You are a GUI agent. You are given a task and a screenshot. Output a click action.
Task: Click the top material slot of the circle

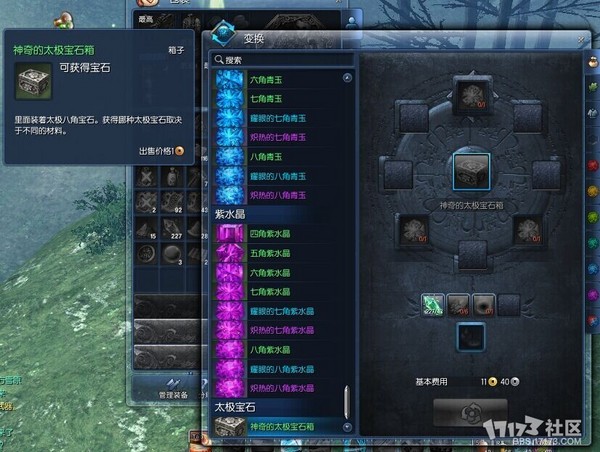tap(471, 94)
